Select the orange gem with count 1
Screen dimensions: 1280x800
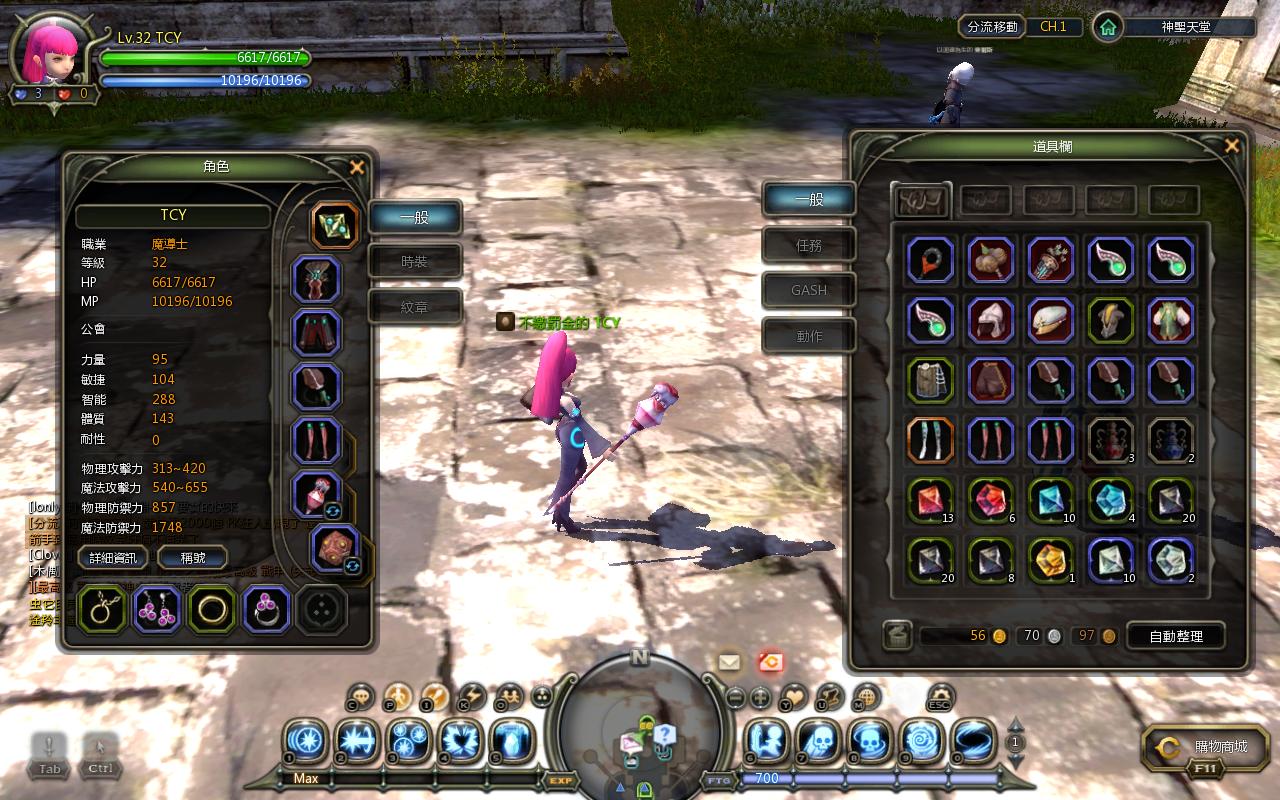point(1051,560)
